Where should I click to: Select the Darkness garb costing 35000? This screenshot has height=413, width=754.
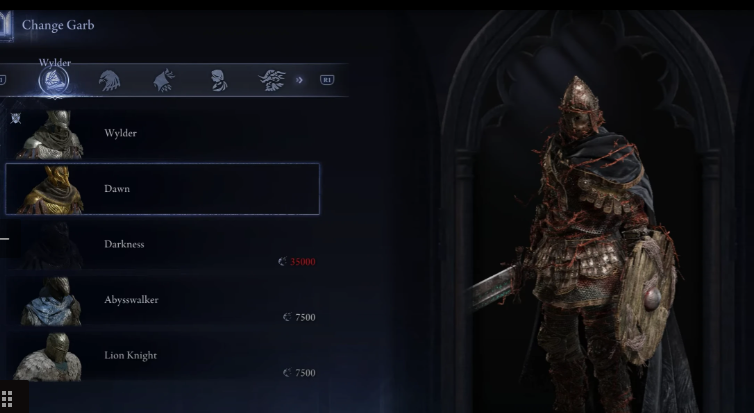[x=160, y=245]
